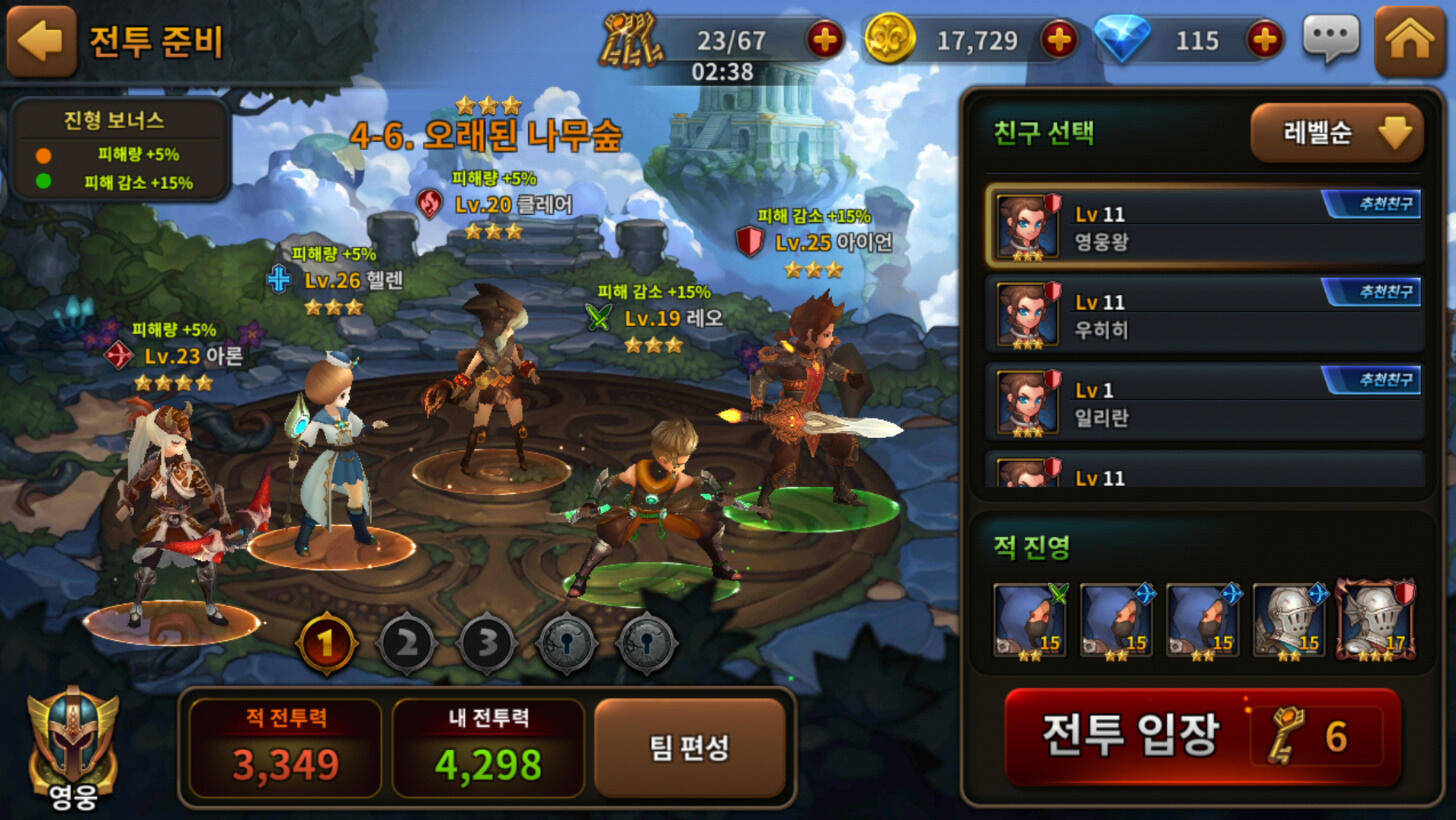
Task: Inspect the level 17 knight enemy
Action: pos(1376,620)
